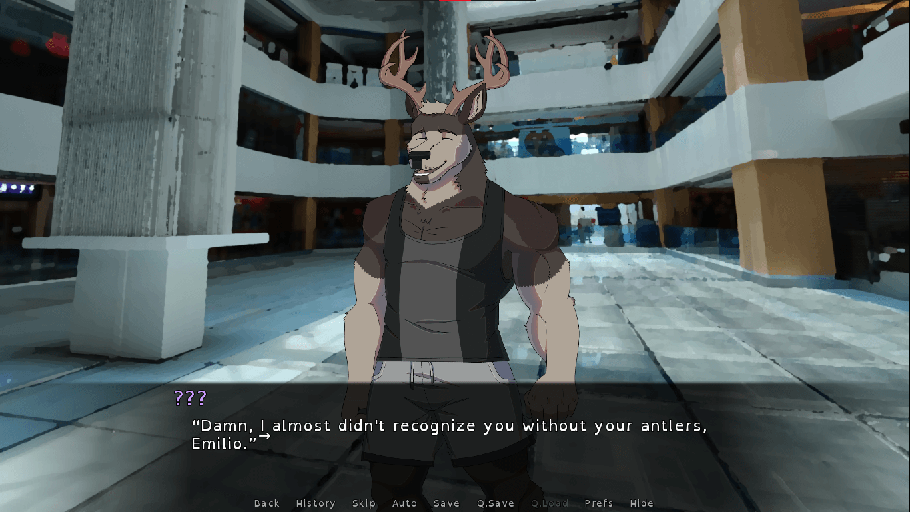
Task: Quick save with Q.Save
Action: 495,503
